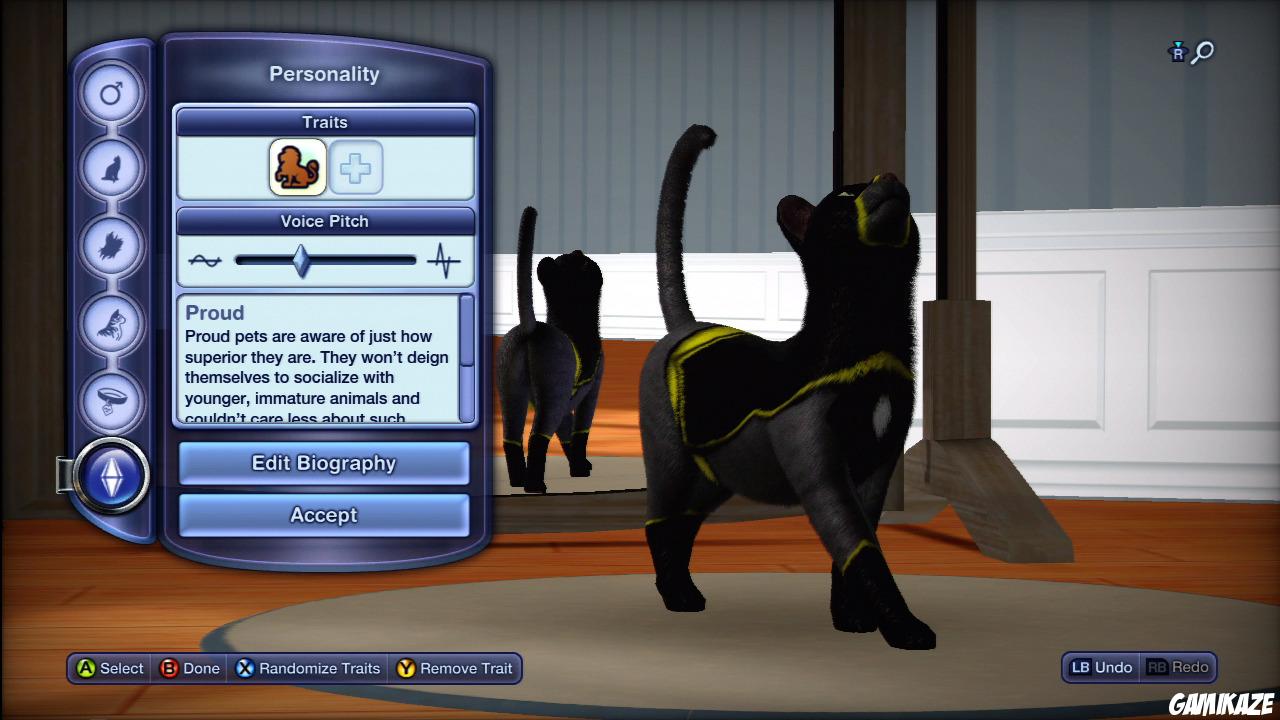The image size is (1280, 720).
Task: Select the gender symbol category icon
Action: click(x=112, y=93)
